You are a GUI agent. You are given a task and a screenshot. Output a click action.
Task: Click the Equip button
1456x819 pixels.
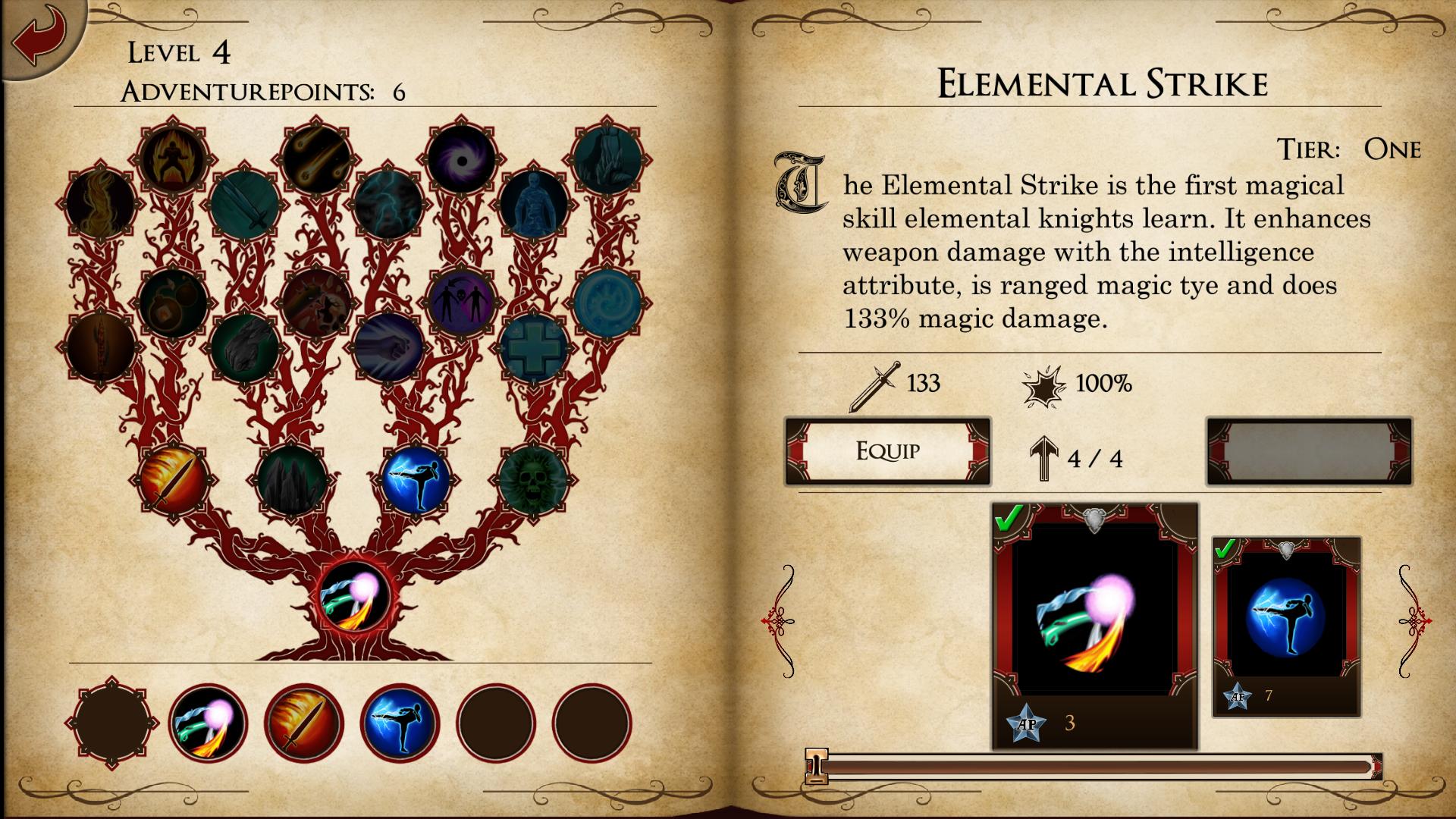click(x=888, y=451)
